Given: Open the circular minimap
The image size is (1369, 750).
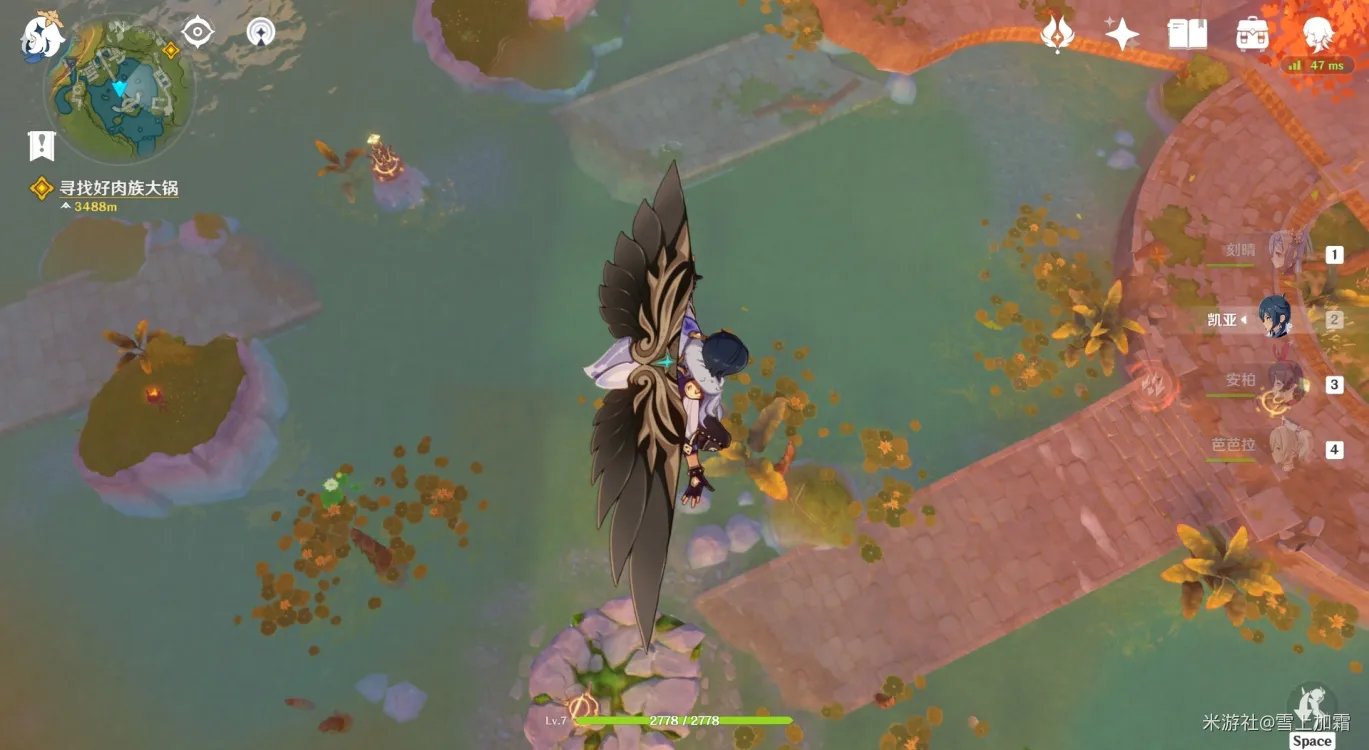Looking at the screenshot, I should pos(119,90).
